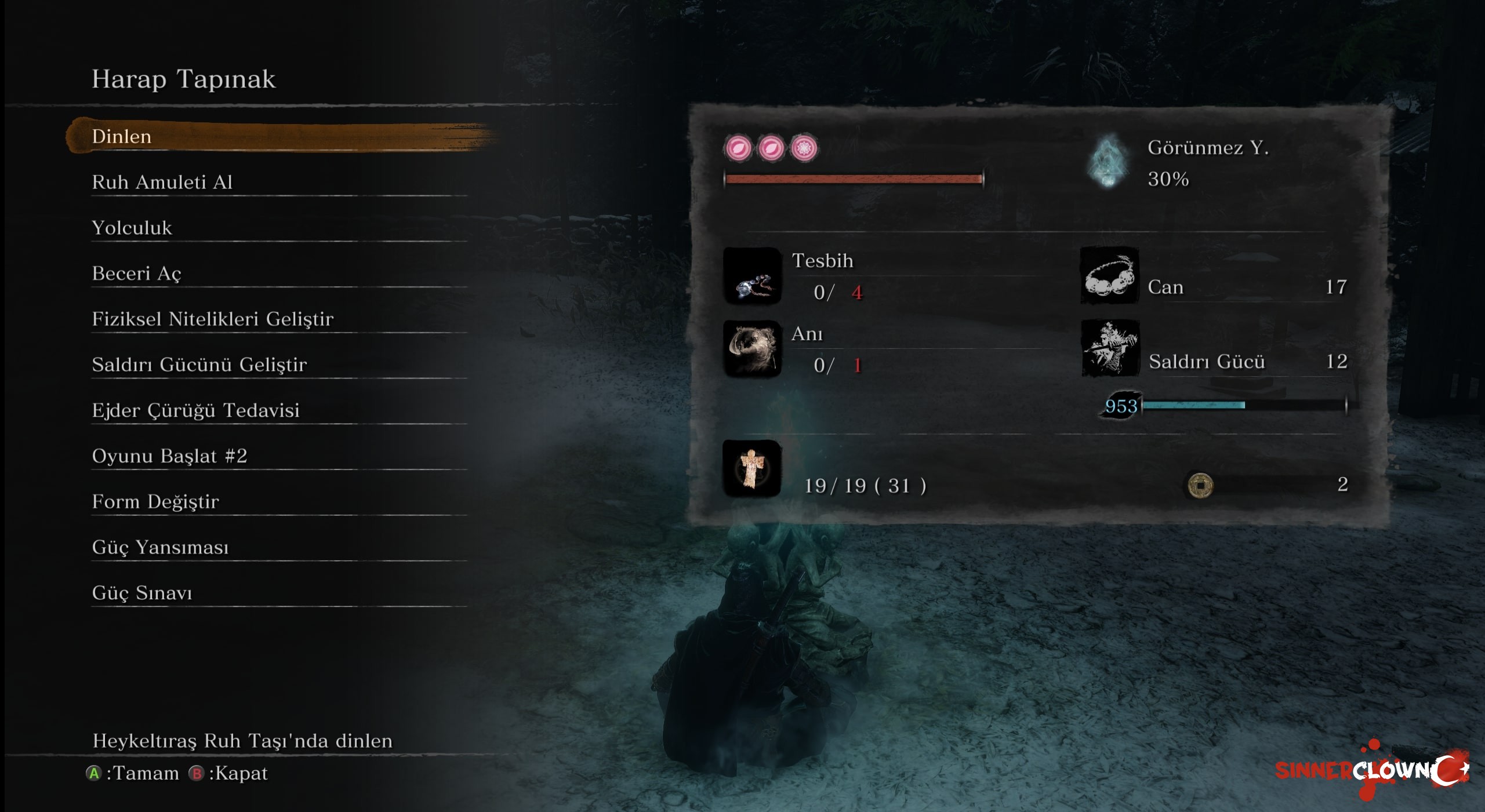Open the Form Değiştir option
This screenshot has width=1485, height=812.
pyautogui.click(x=155, y=502)
